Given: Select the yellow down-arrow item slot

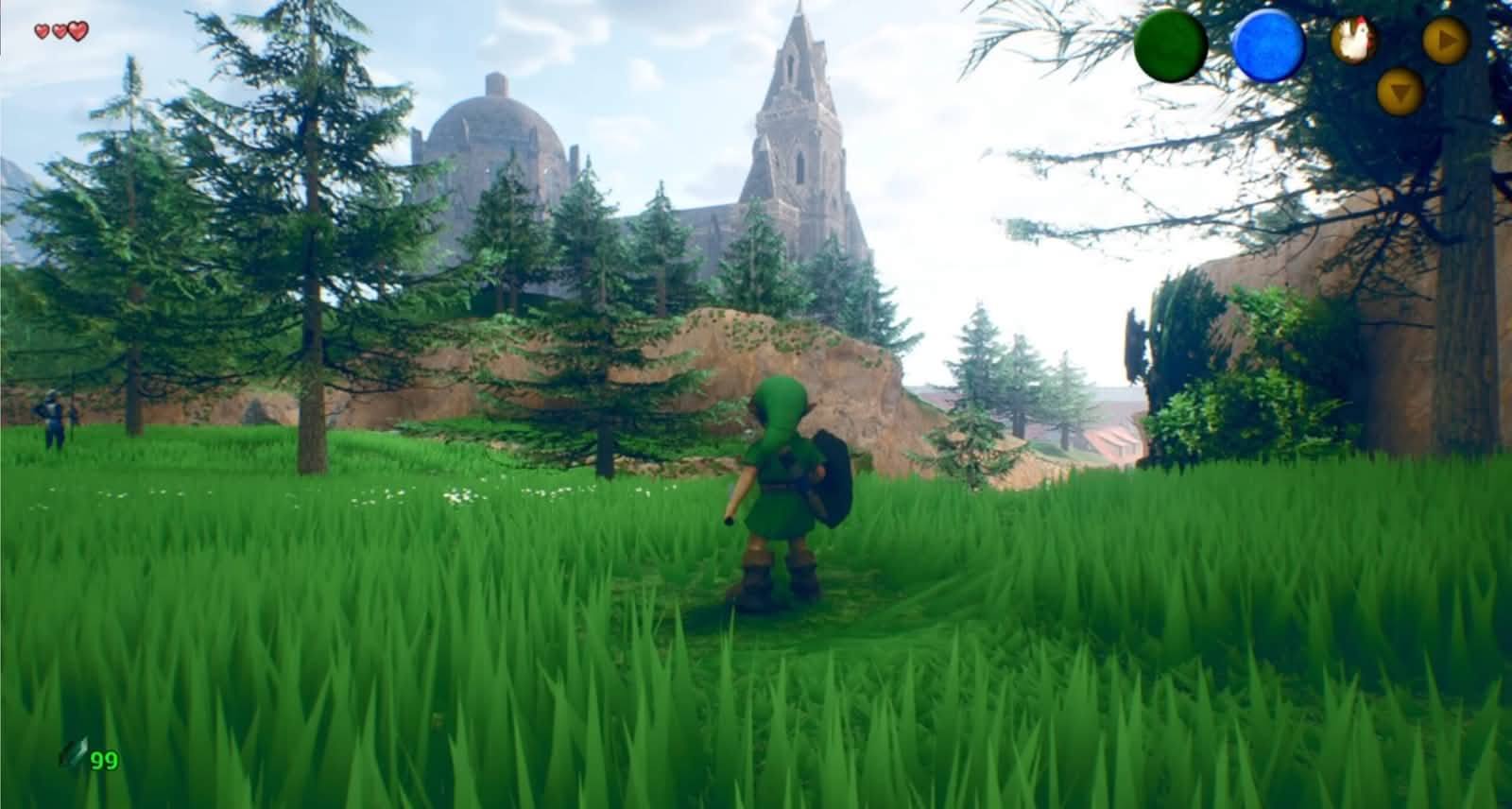Looking at the screenshot, I should [1400, 92].
